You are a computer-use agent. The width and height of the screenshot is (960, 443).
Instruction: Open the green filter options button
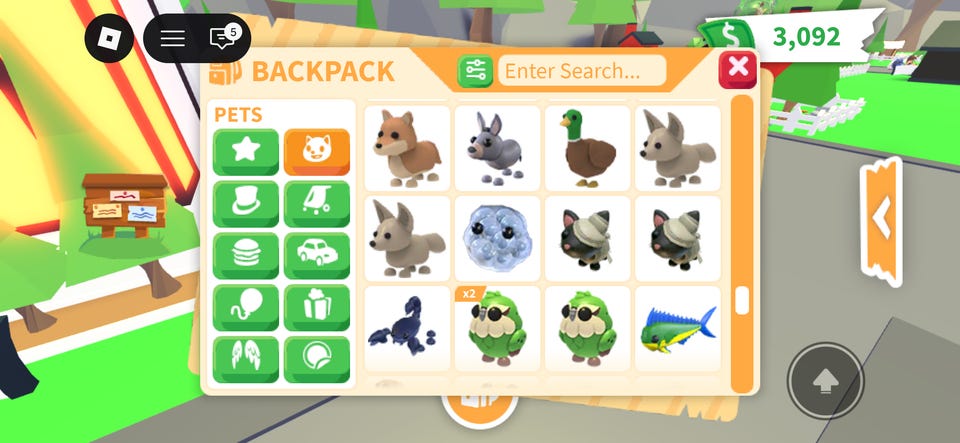point(475,71)
